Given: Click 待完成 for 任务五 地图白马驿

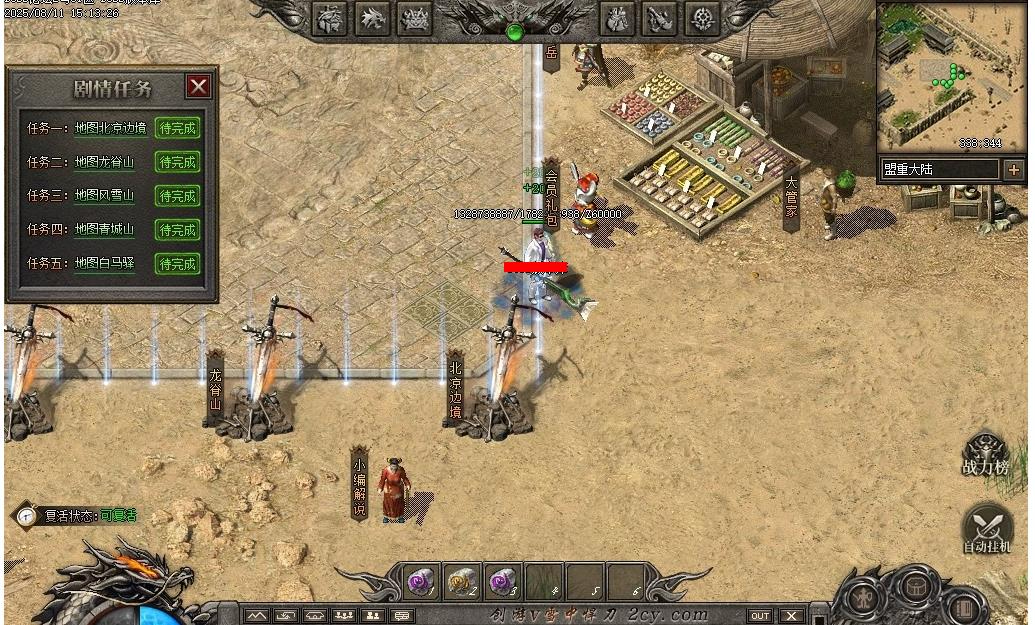Looking at the screenshot, I should [x=178, y=264].
